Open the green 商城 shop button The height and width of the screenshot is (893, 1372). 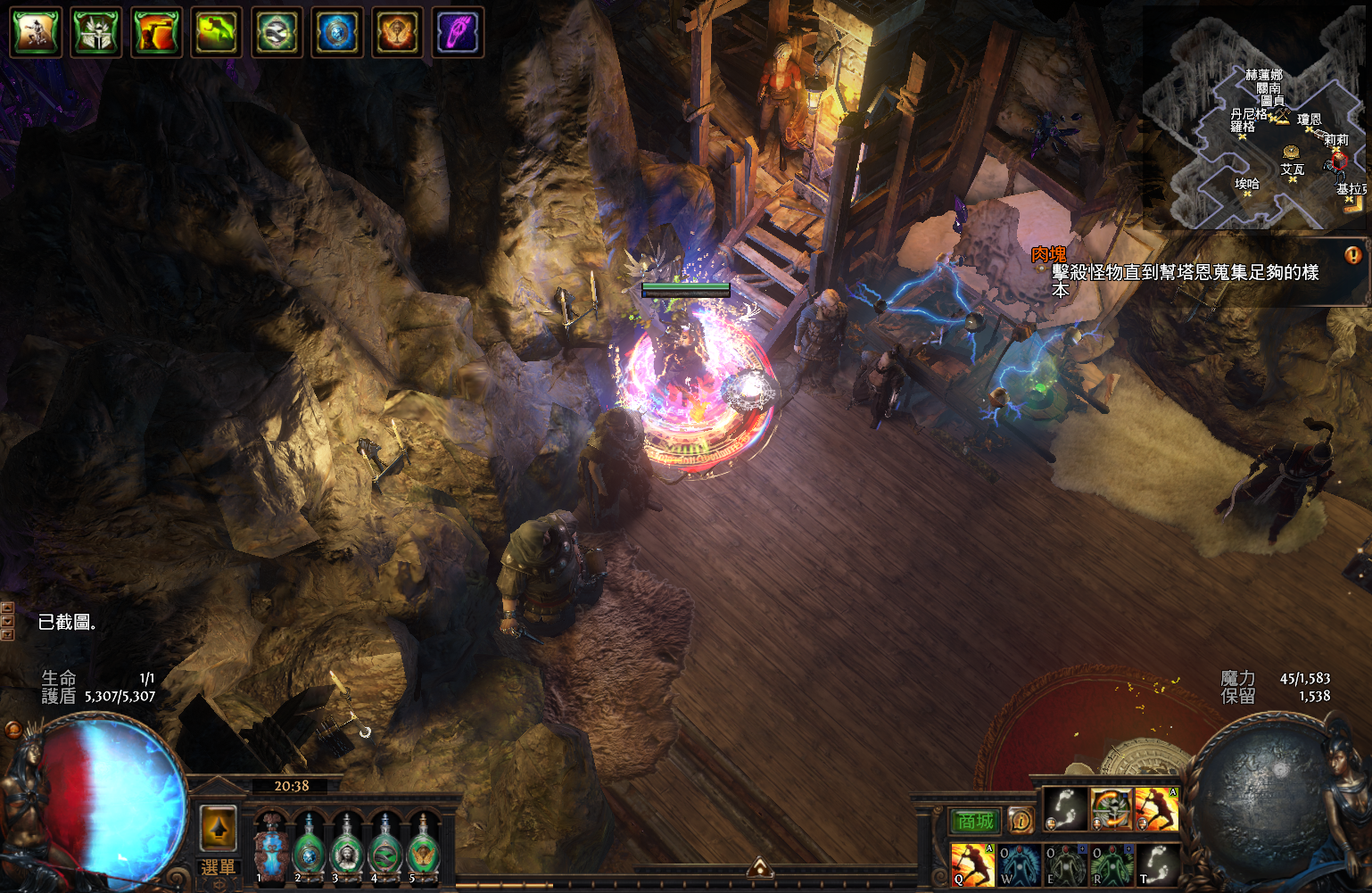(975, 821)
